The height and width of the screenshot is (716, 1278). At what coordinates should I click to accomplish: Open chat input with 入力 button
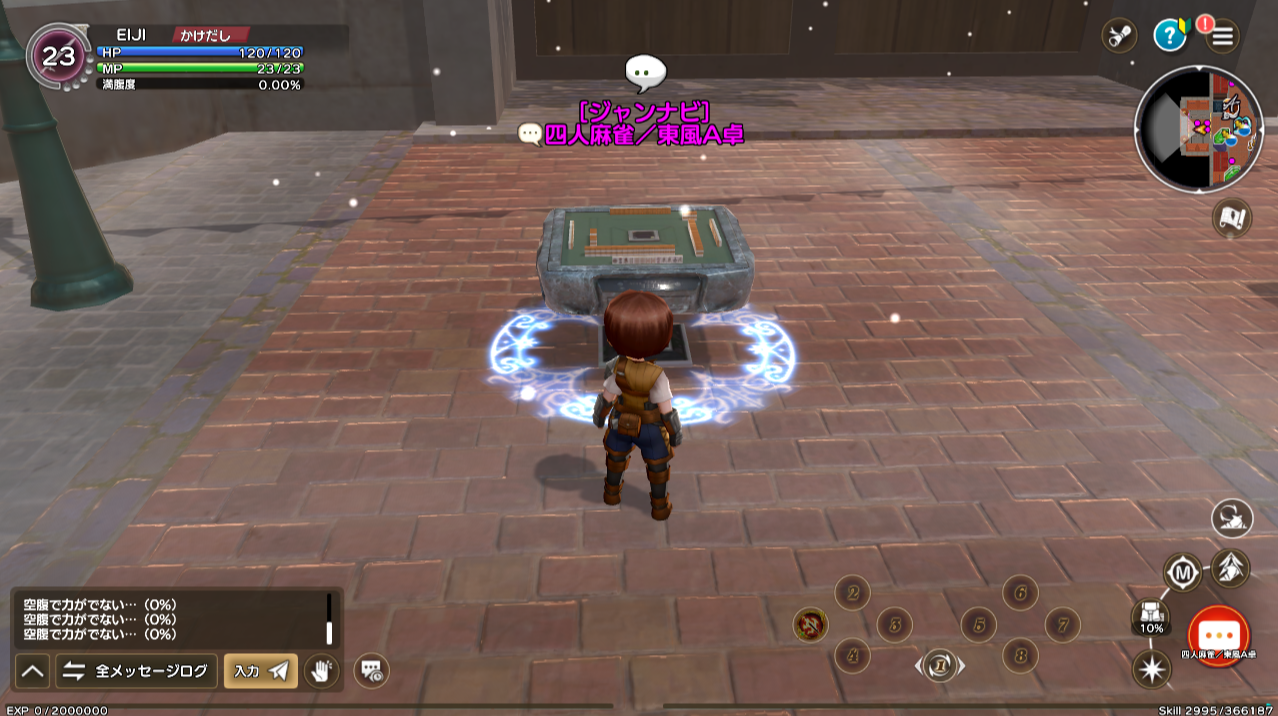[x=260, y=671]
